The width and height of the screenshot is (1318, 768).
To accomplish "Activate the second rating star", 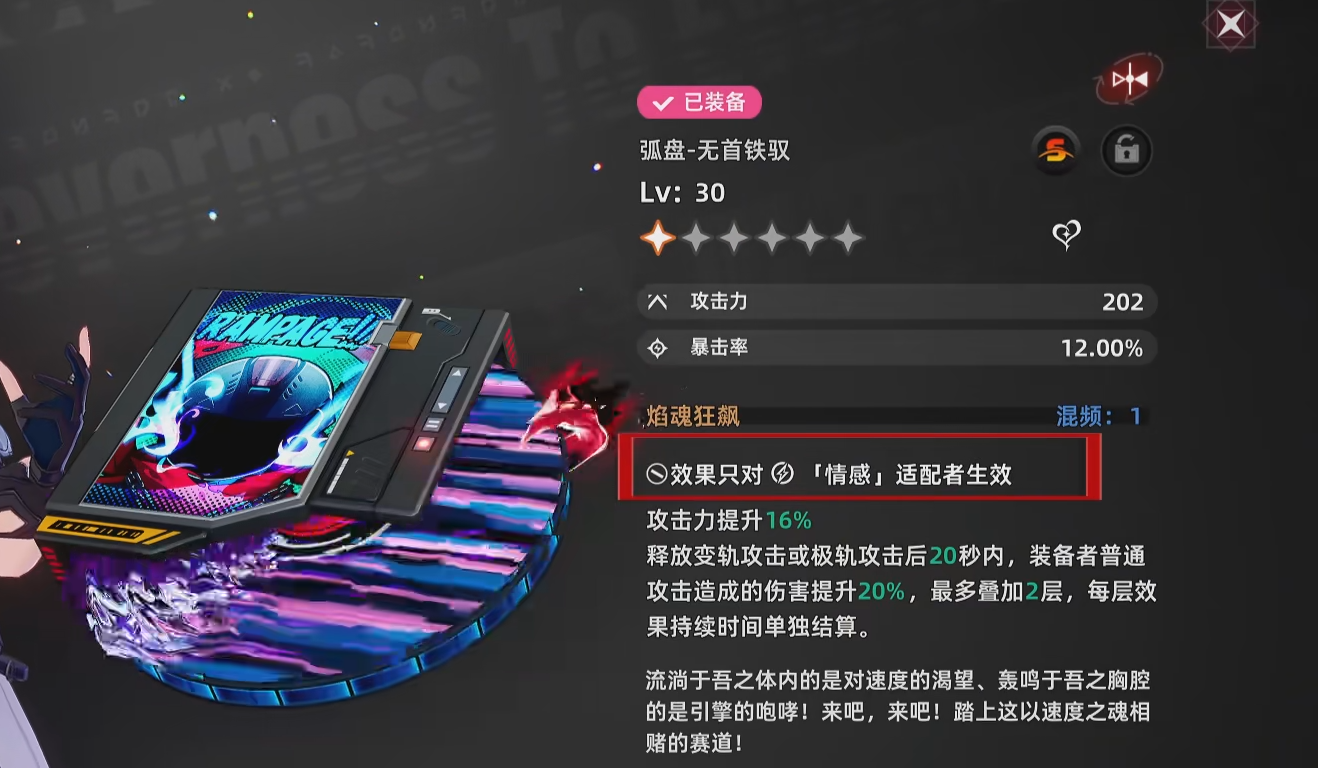I will 696,237.
